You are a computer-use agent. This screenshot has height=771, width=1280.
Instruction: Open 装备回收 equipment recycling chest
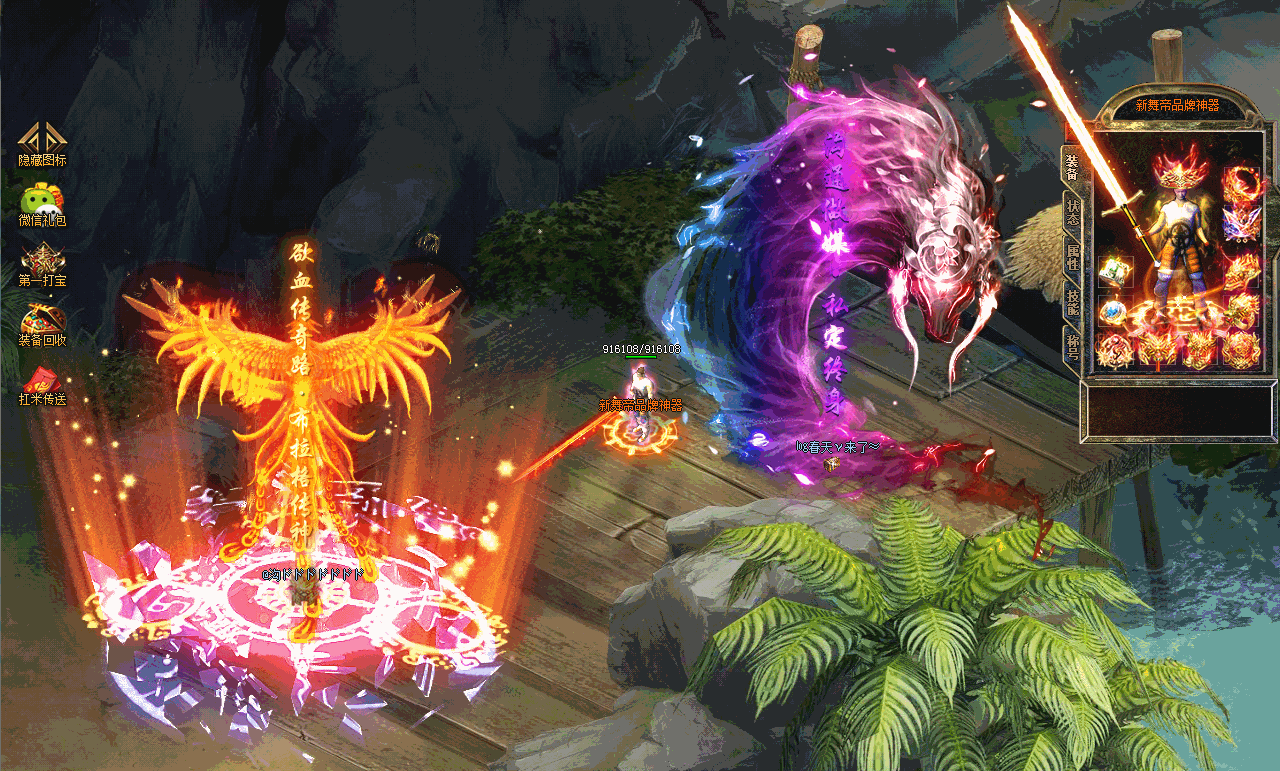[42, 321]
